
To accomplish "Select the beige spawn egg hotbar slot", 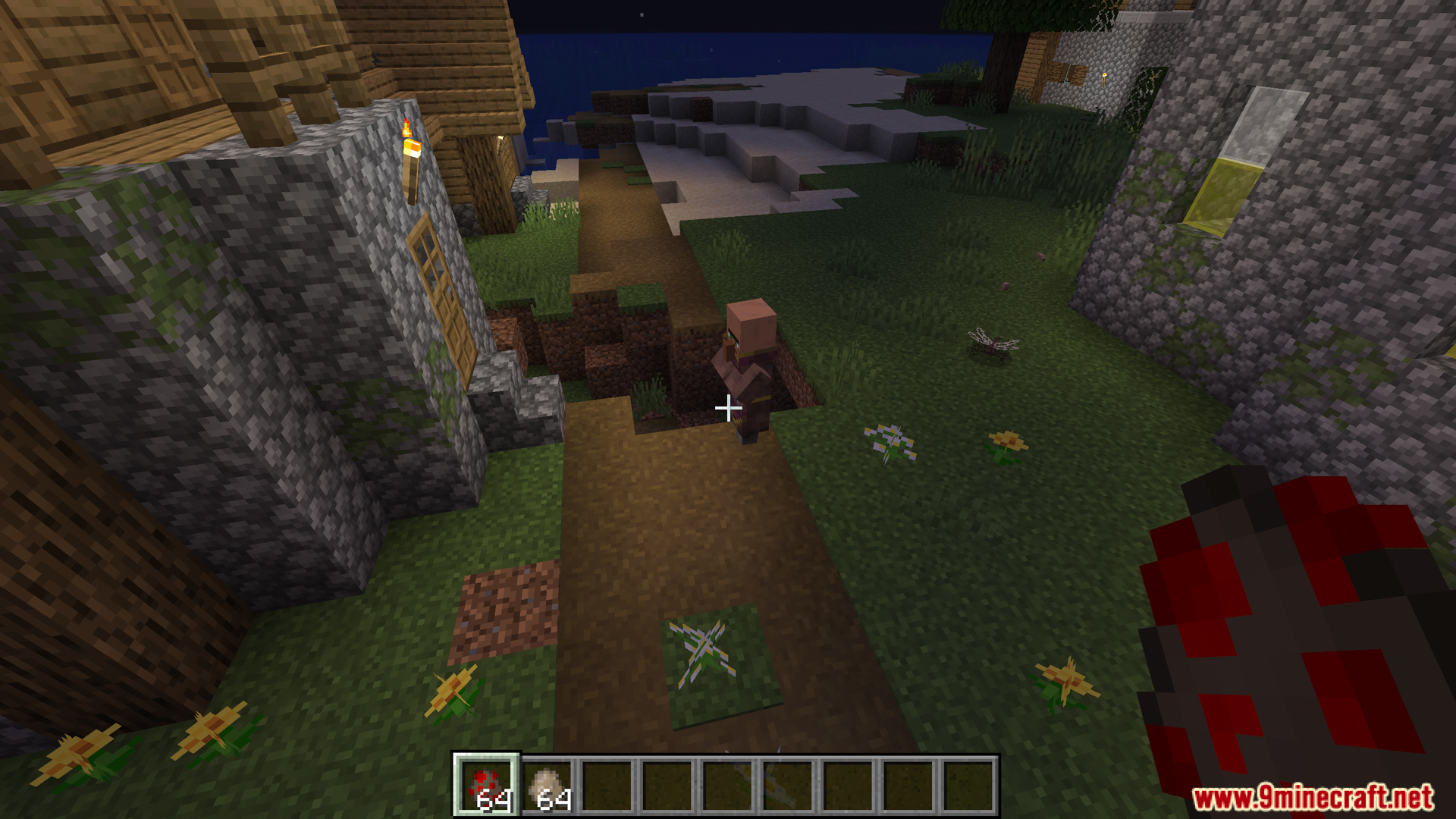I will tap(548, 785).
